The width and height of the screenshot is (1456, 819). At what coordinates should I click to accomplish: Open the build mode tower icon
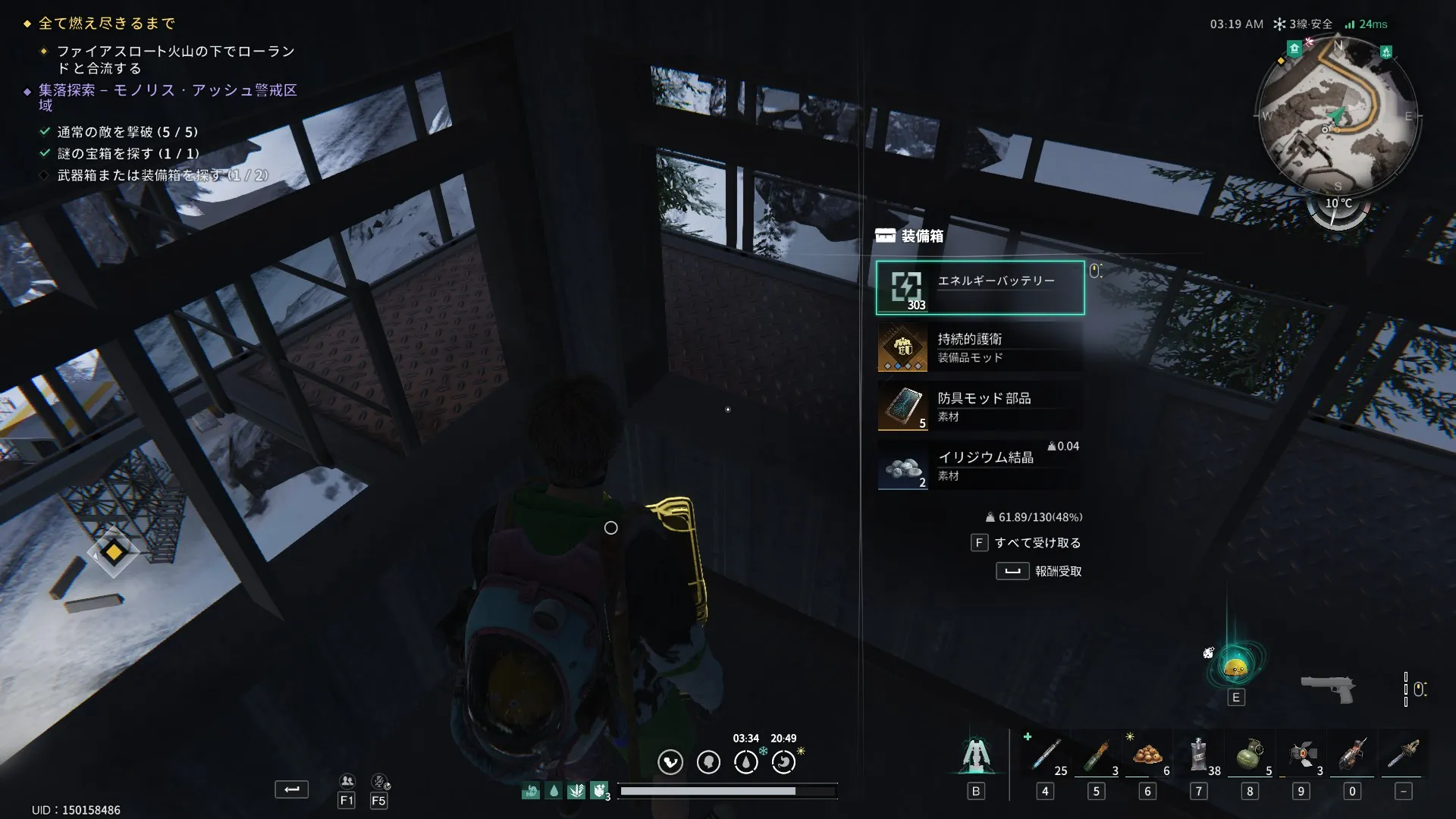[x=976, y=756]
